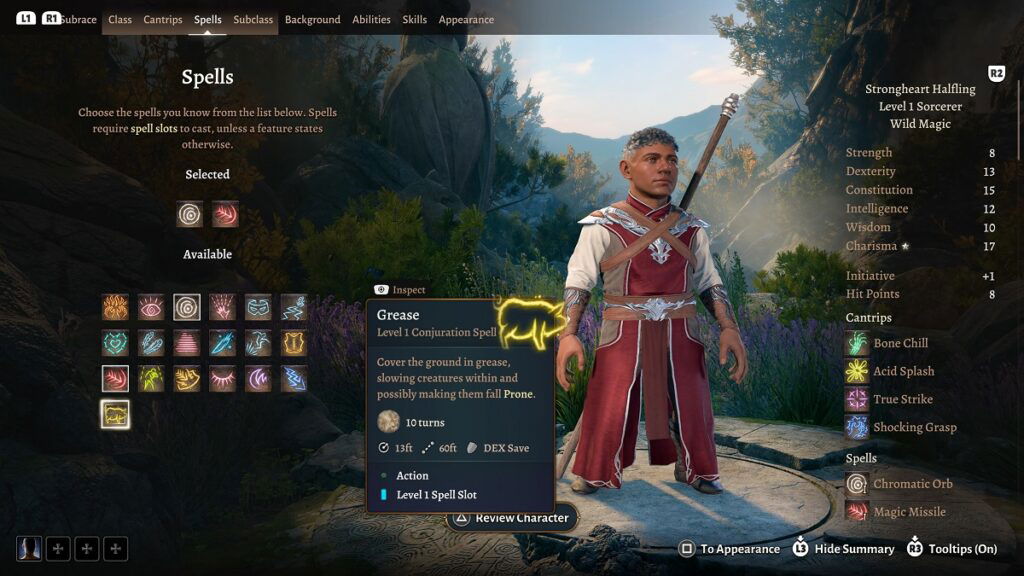Pick the Mage Armour spell icon
The width and height of the screenshot is (1024, 576).
click(x=294, y=343)
